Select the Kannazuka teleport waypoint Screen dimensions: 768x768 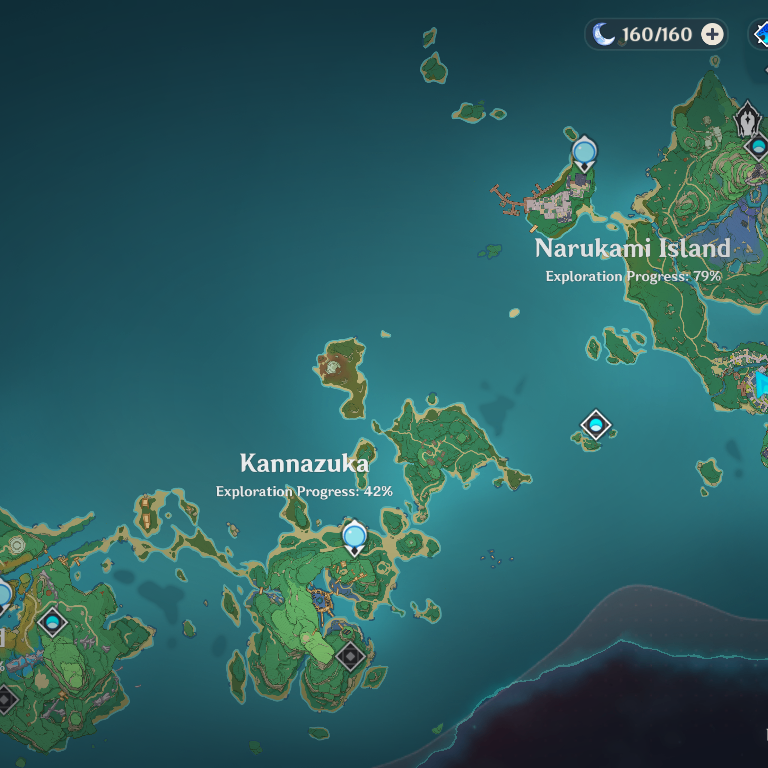(x=354, y=537)
